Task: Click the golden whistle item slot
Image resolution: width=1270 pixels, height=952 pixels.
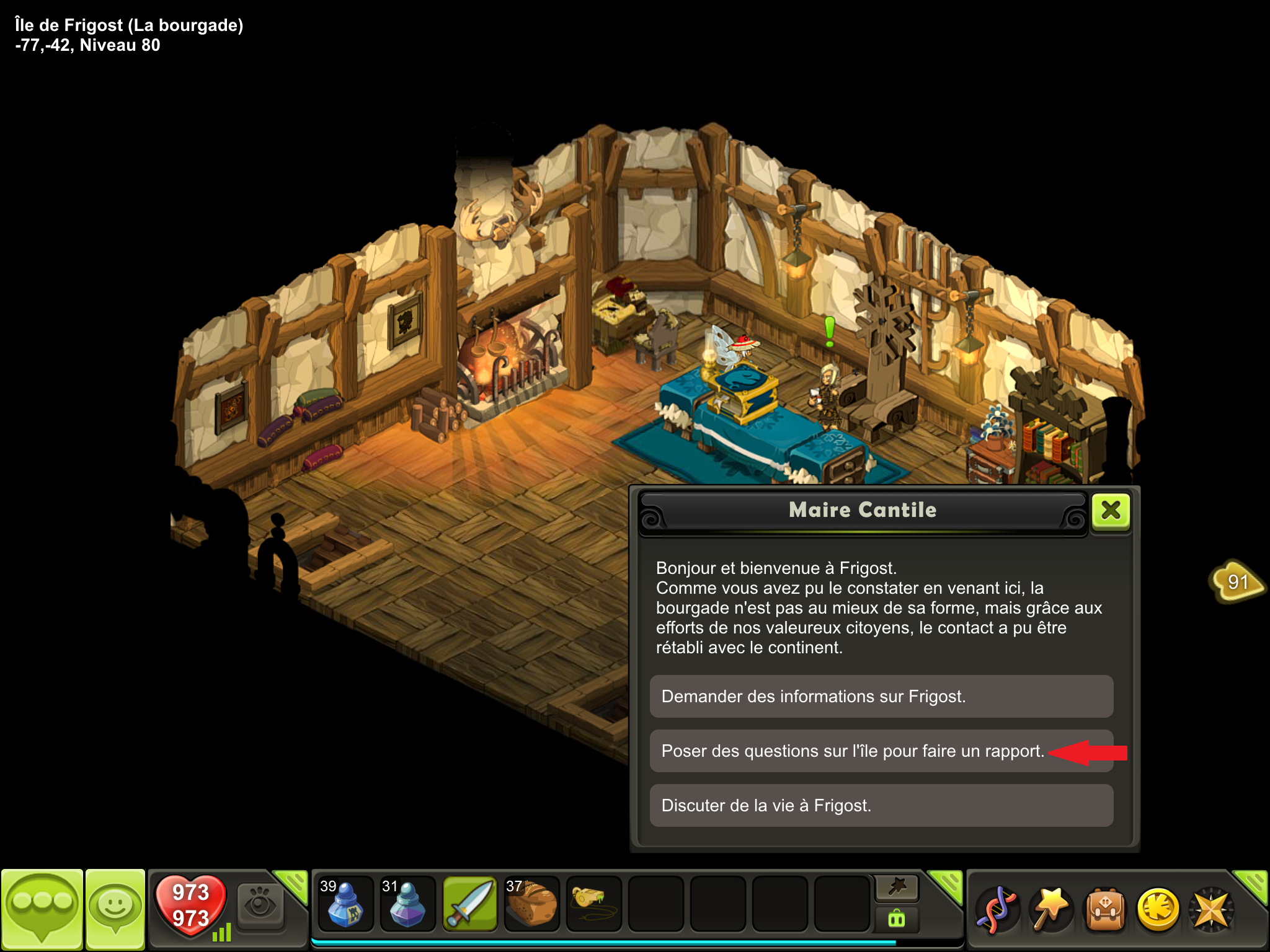Action: [x=593, y=905]
